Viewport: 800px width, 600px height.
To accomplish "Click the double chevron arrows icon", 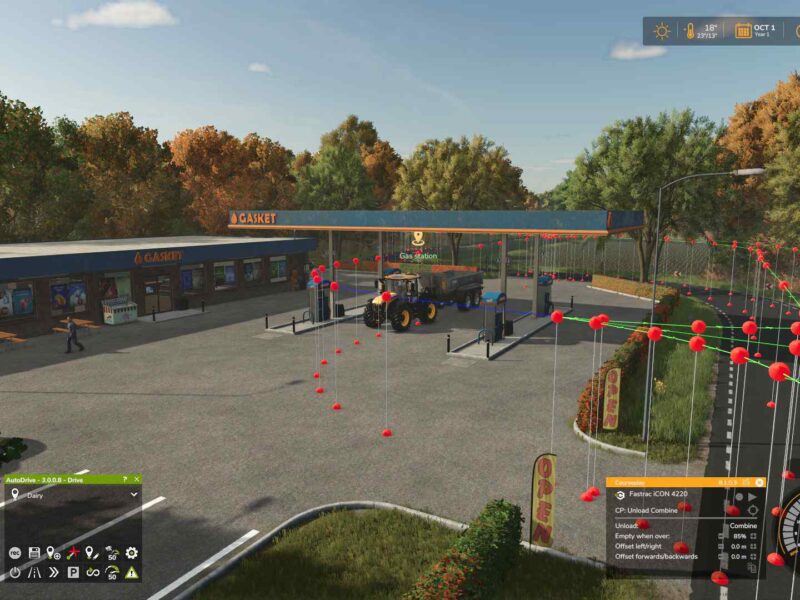I will pos(53,573).
